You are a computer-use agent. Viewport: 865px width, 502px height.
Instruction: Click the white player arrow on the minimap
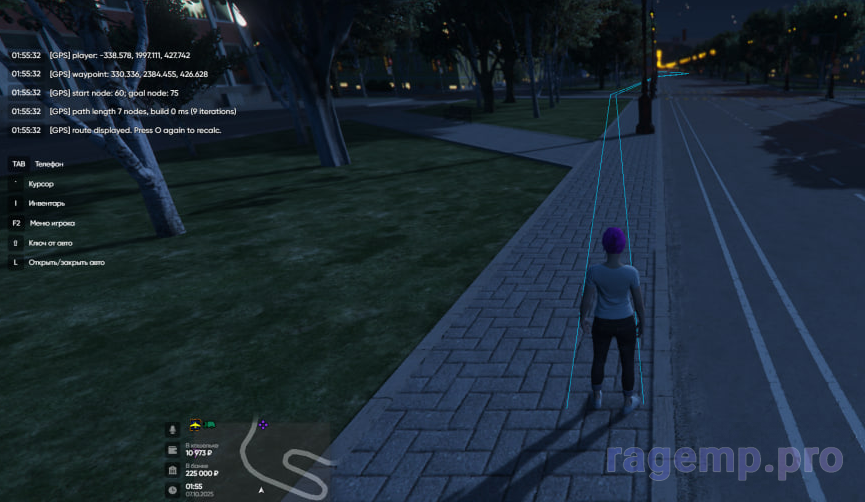point(261,490)
